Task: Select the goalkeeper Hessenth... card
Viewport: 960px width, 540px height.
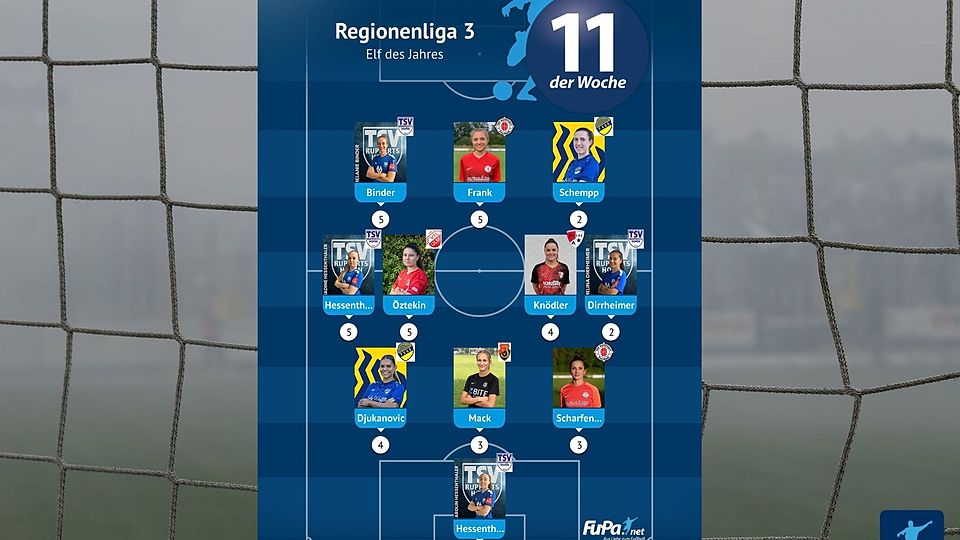Action: click(480, 495)
